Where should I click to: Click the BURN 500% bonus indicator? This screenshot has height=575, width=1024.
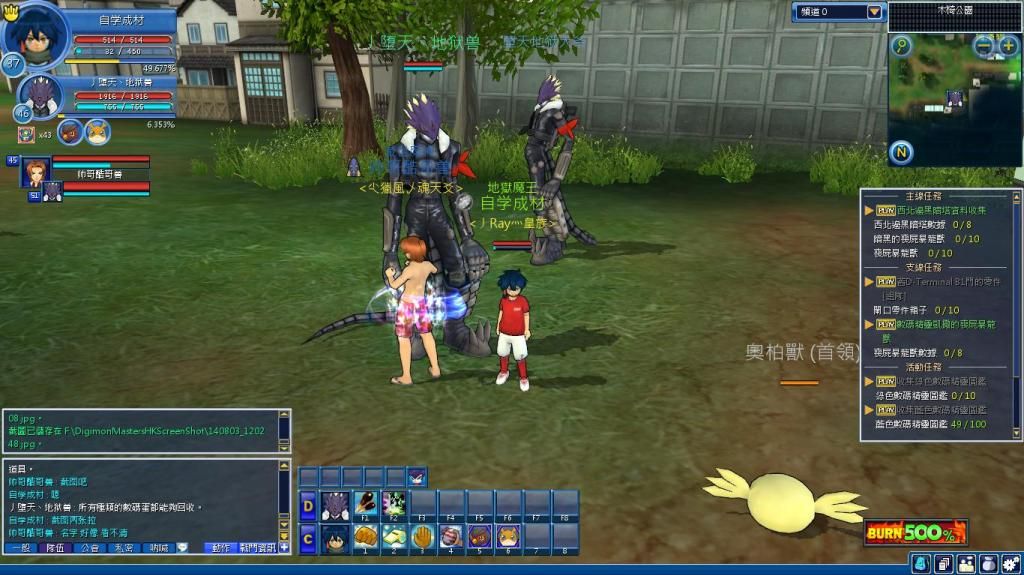point(916,531)
